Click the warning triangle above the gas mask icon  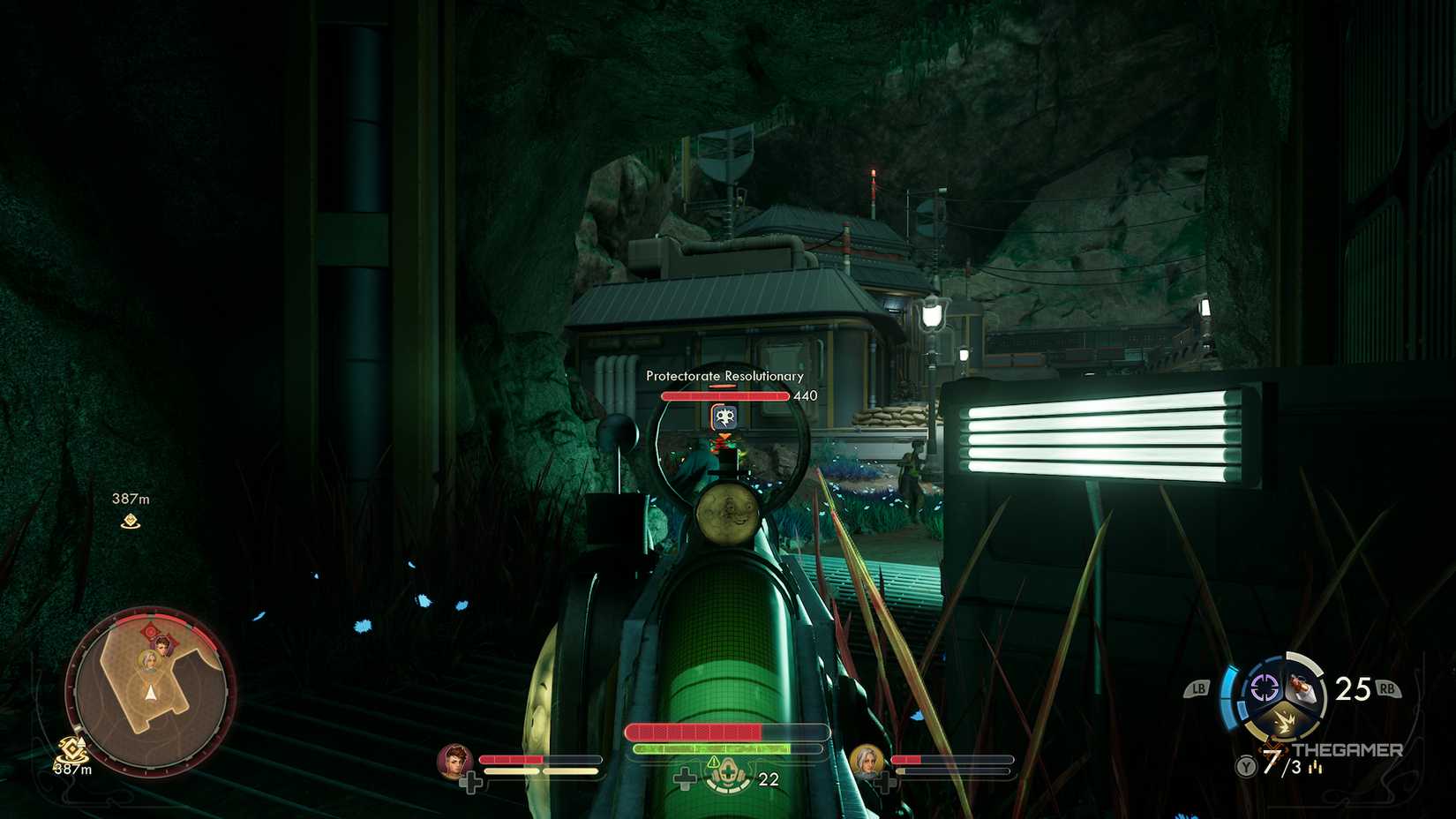click(714, 763)
